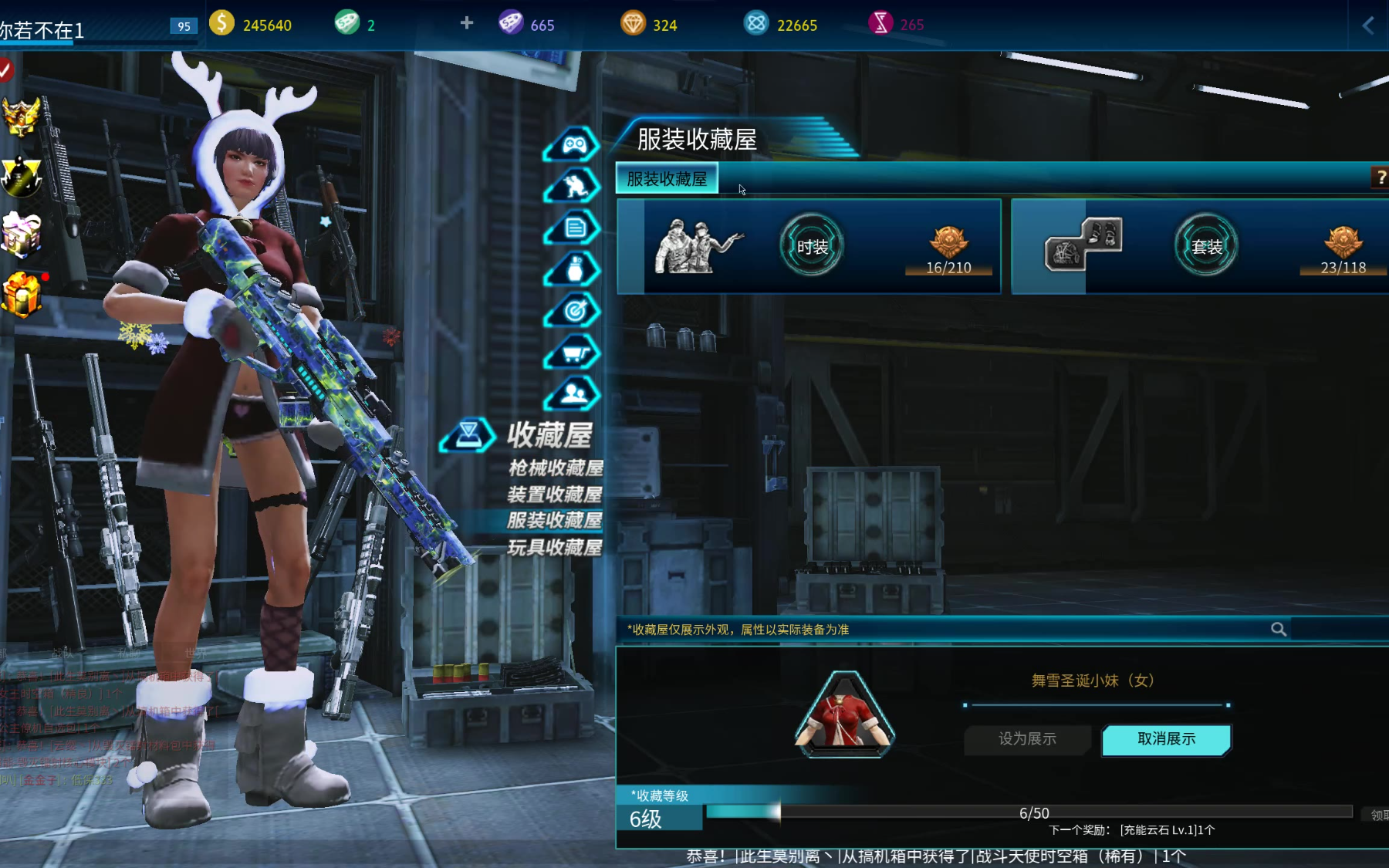Open the 玩具收藏屋 toy collection entry
Image resolution: width=1389 pixels, height=868 pixels.
click(554, 547)
